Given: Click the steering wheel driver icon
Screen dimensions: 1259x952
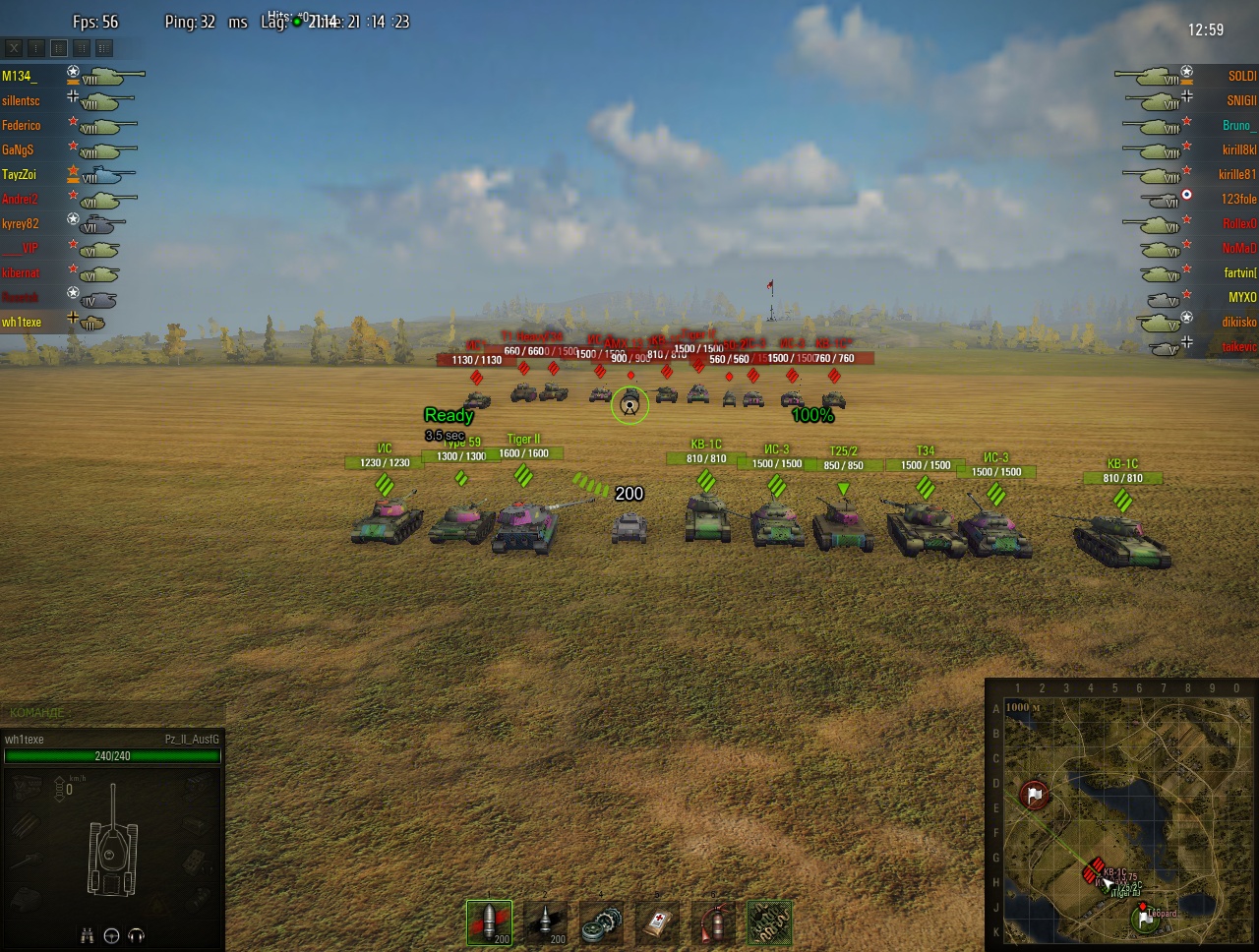Looking at the screenshot, I should coord(111,935).
